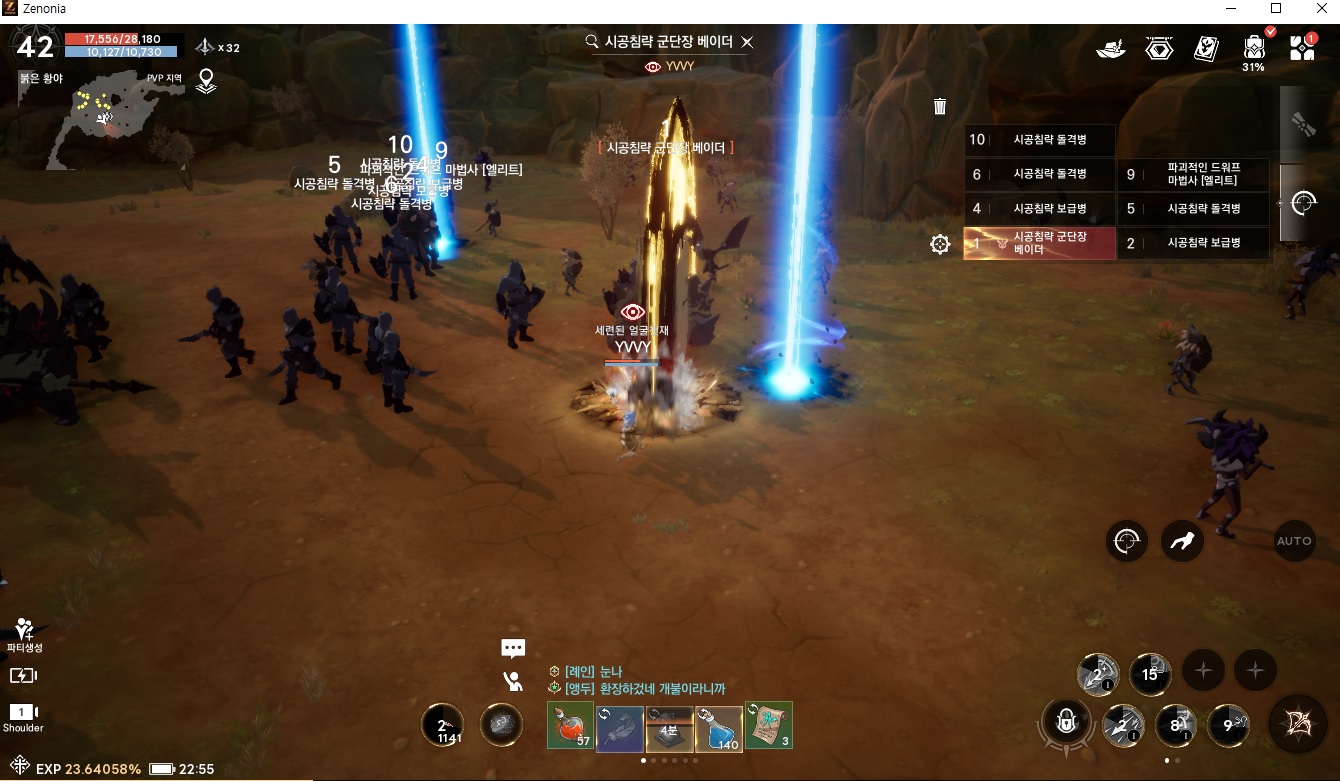Open the target list gear settings
The height and width of the screenshot is (781, 1340).
pyautogui.click(x=940, y=244)
